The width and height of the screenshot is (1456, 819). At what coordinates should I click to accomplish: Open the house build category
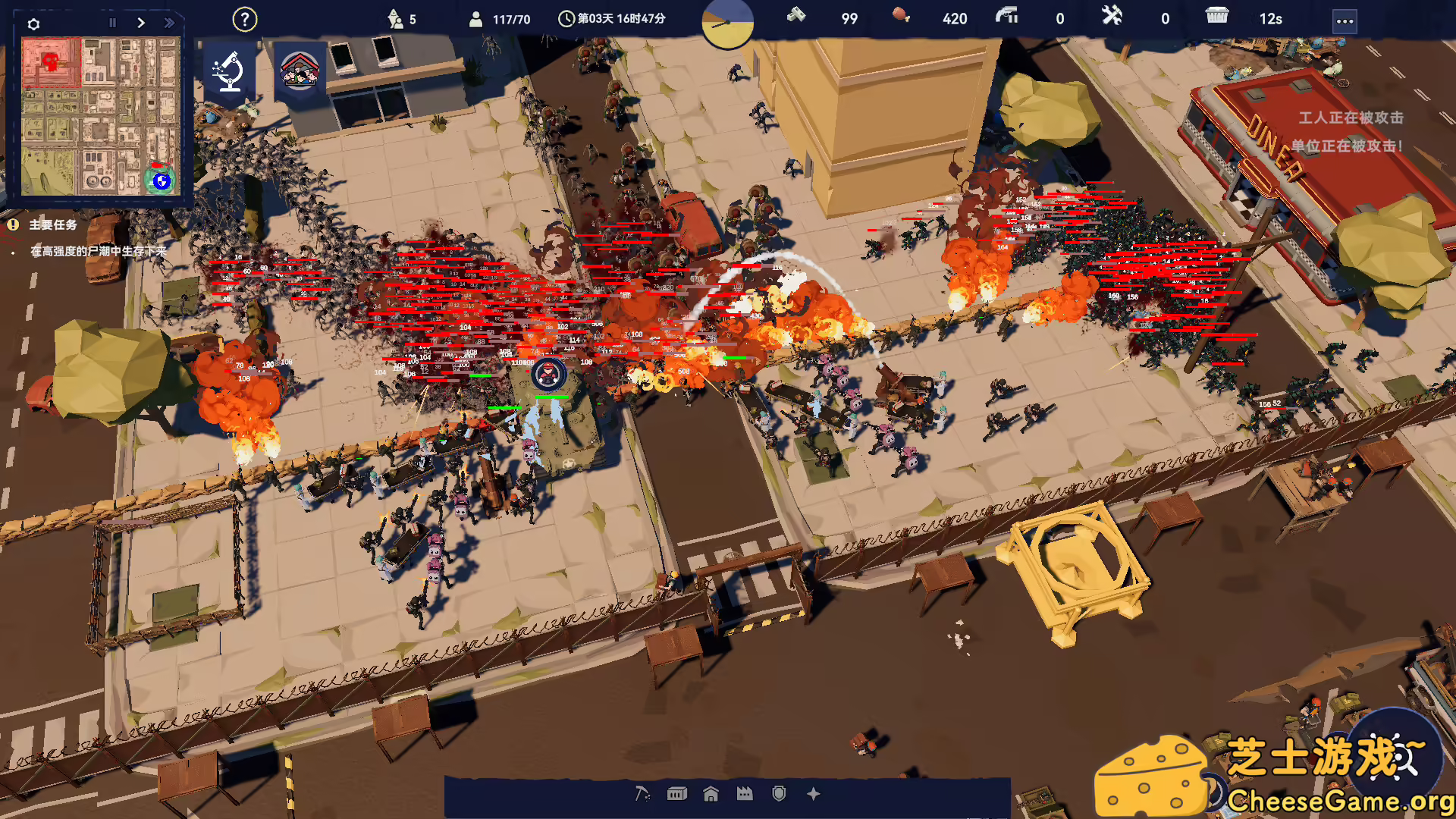coord(711,794)
